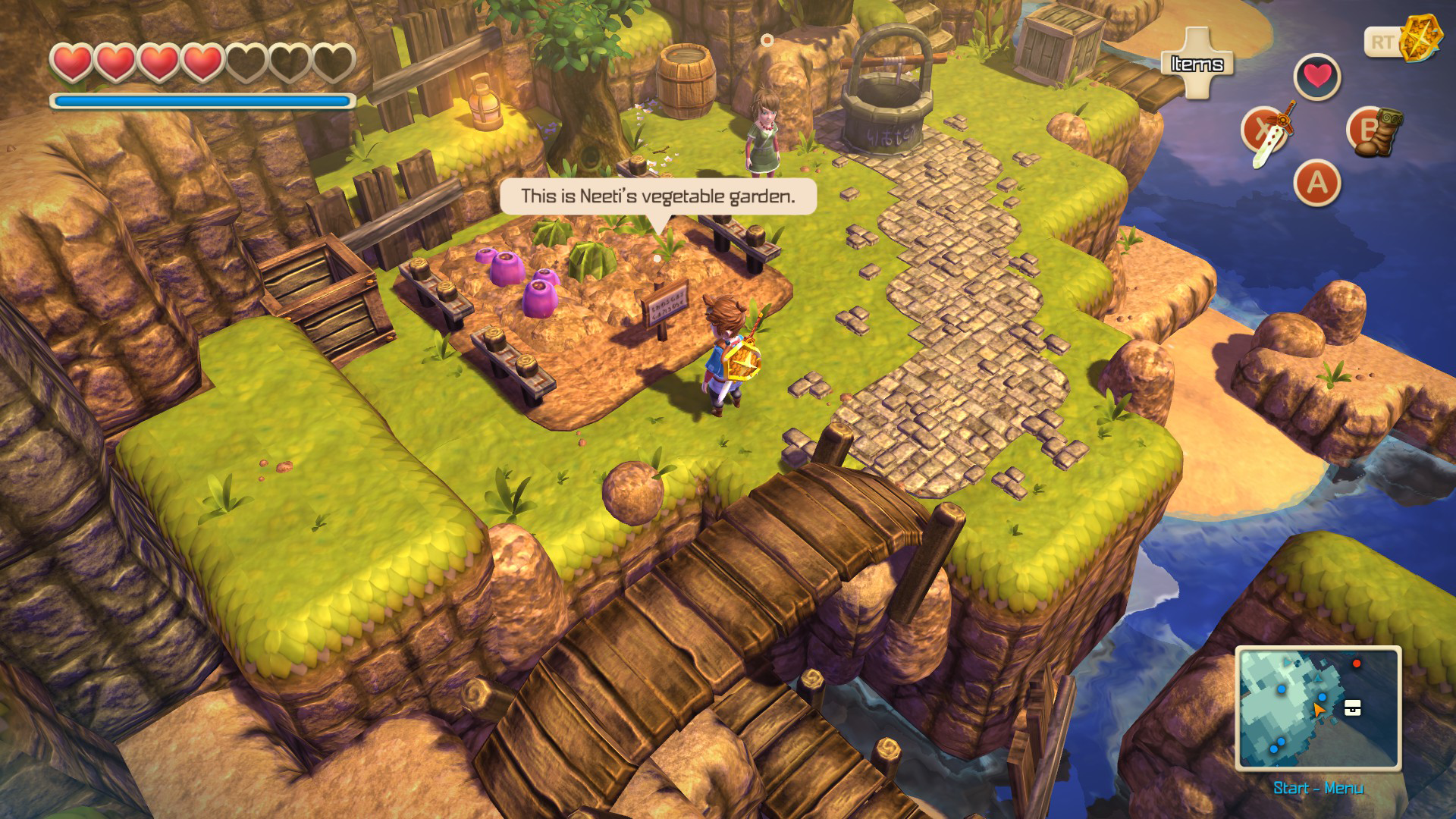Click the golden shield icon
1456x819 pixels.
click(1415, 38)
